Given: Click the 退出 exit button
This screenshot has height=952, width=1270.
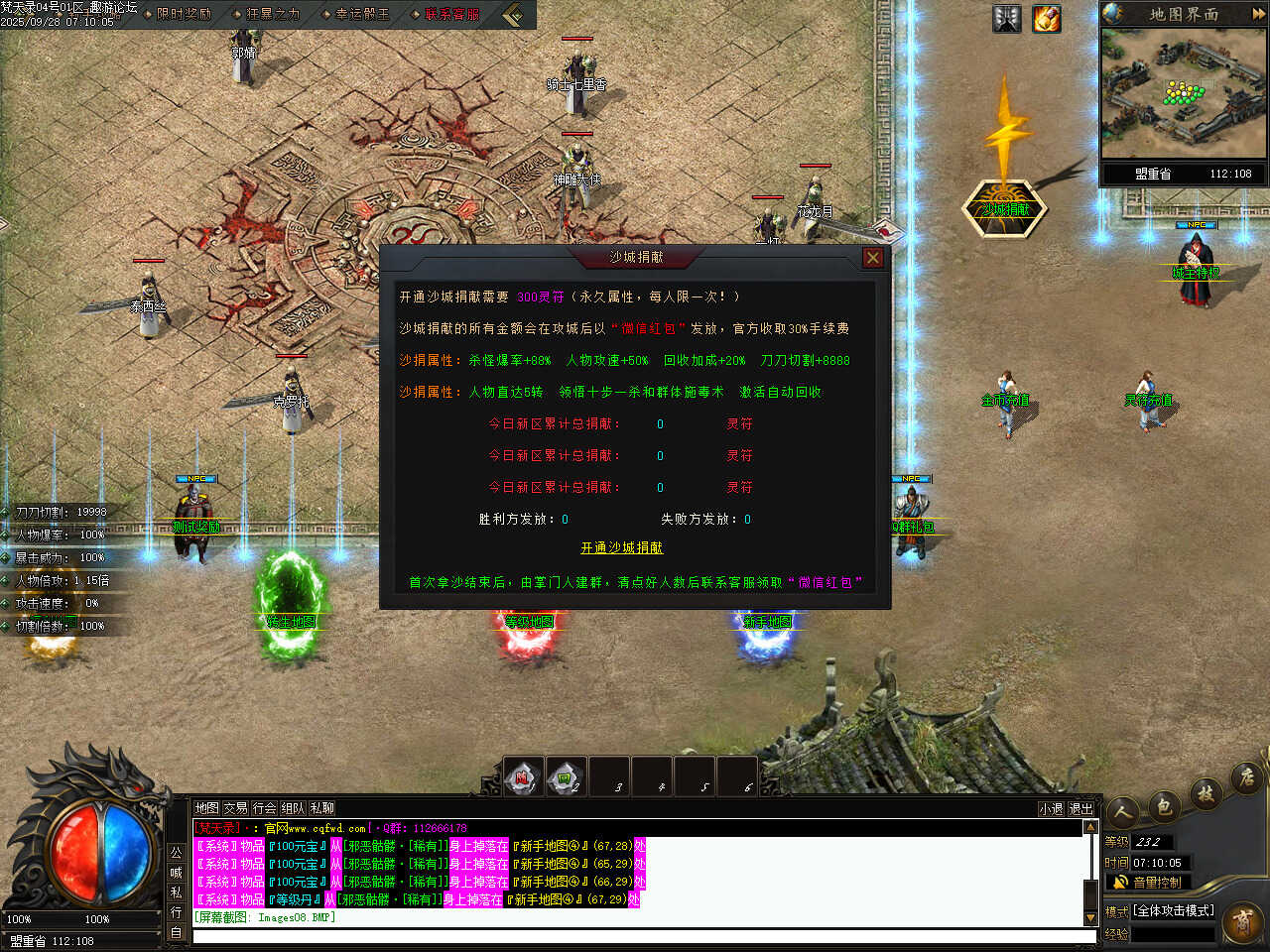Looking at the screenshot, I should pos(1080,809).
